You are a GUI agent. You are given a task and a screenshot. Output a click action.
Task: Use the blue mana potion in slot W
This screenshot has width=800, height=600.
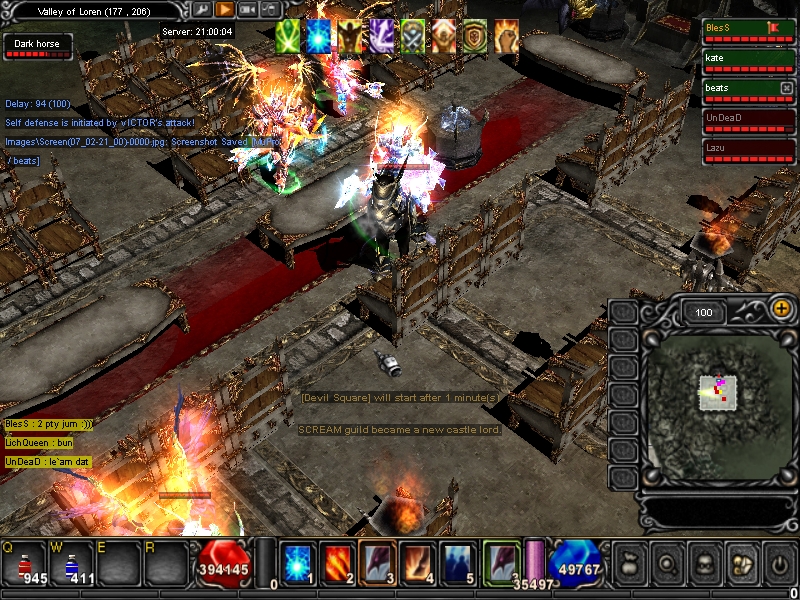point(72,563)
